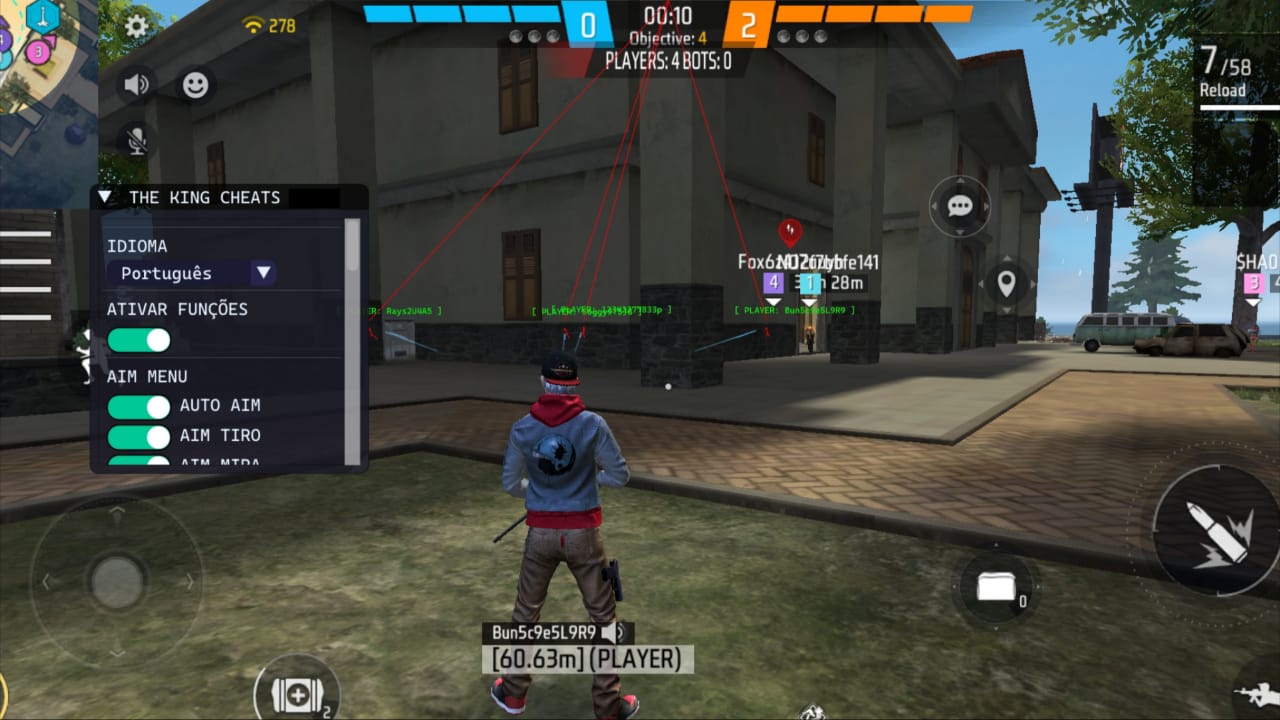This screenshot has height=720, width=1280.
Task: Open the Português language dropdown
Action: (x=191, y=273)
